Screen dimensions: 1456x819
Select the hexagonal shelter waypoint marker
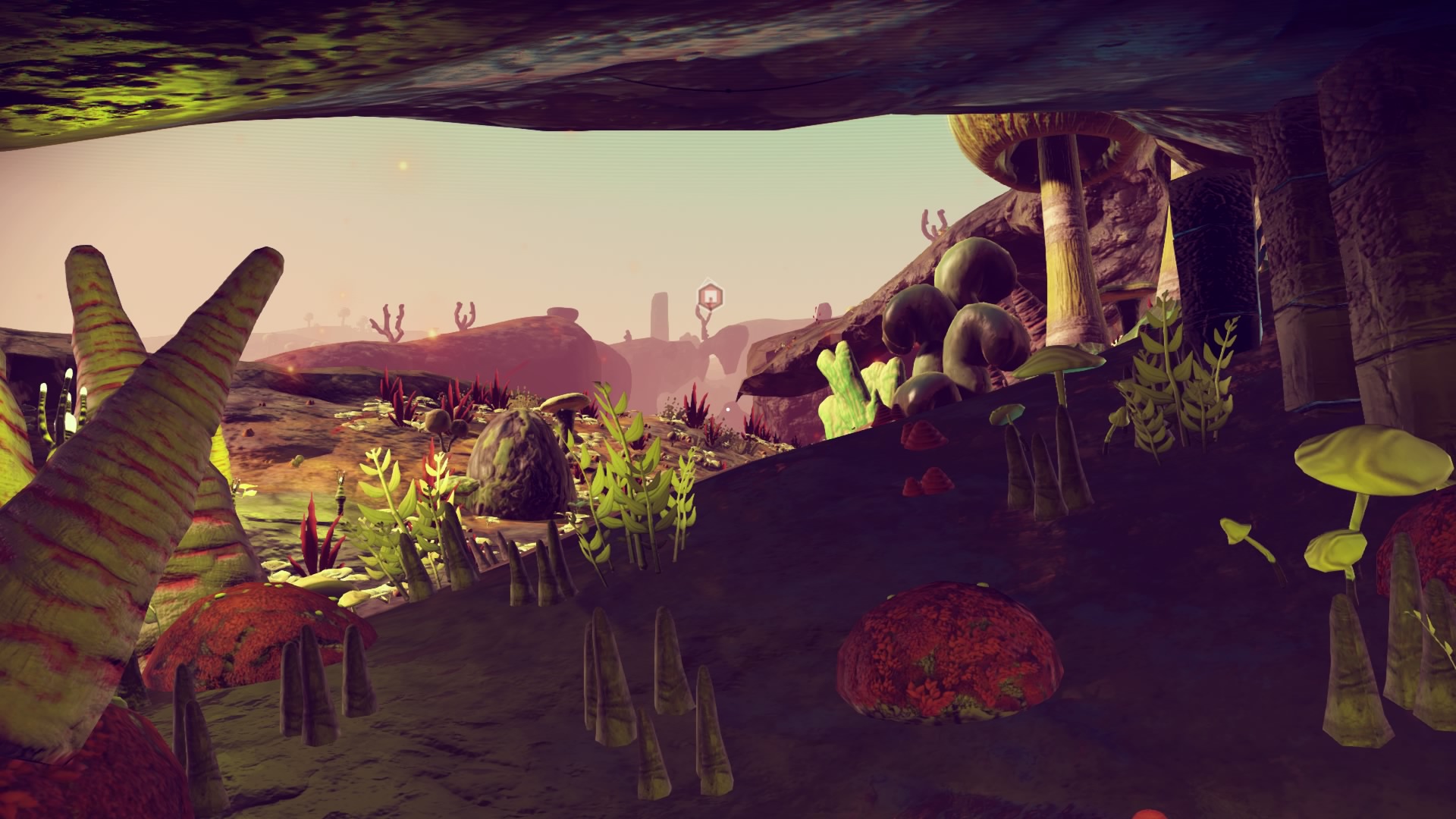708,294
